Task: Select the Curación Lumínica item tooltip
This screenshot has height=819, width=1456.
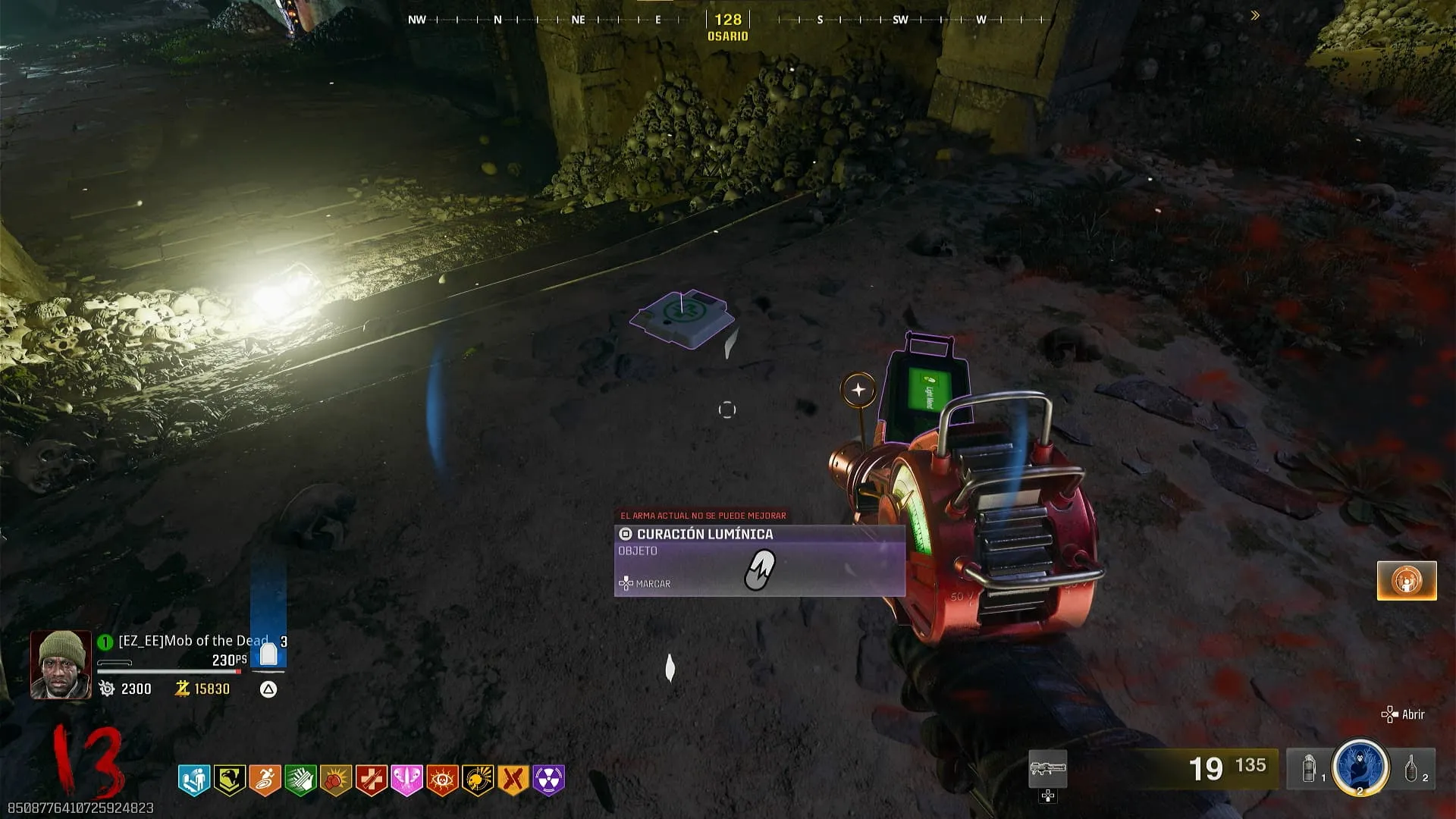Action: (x=759, y=560)
